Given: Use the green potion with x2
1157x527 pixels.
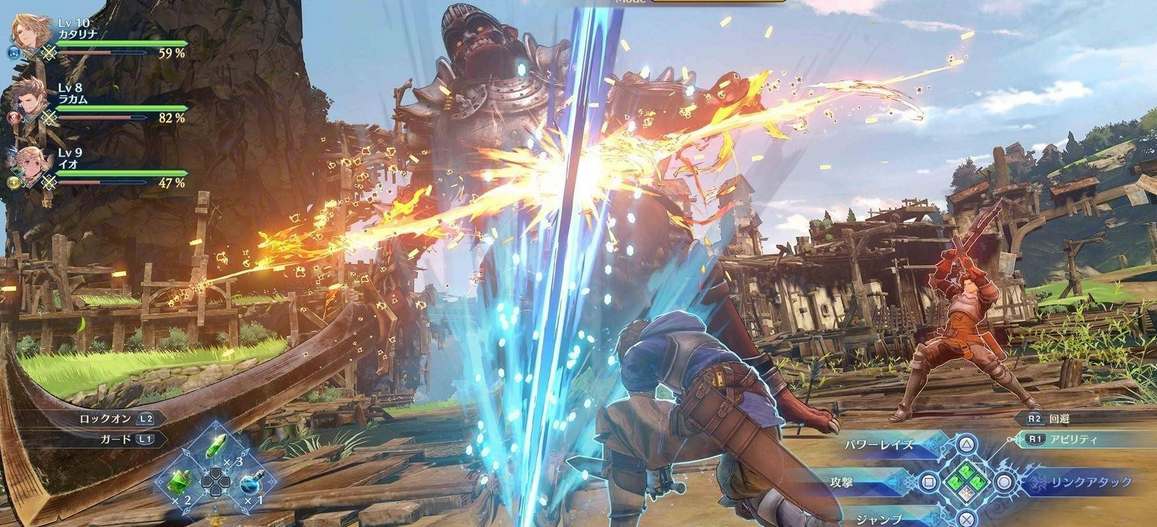Looking at the screenshot, I should point(181,482).
